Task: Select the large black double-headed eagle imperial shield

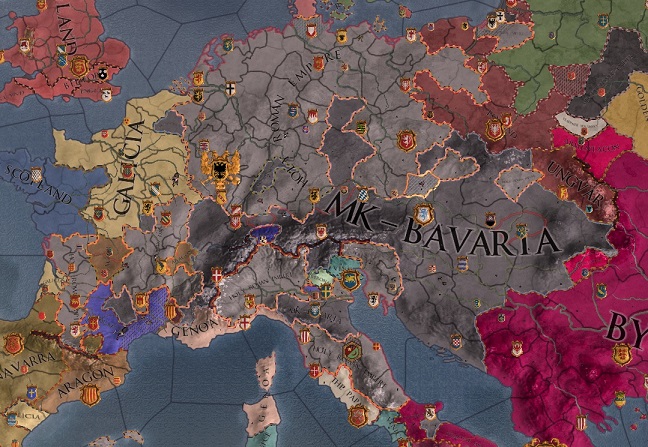Action: [217, 168]
